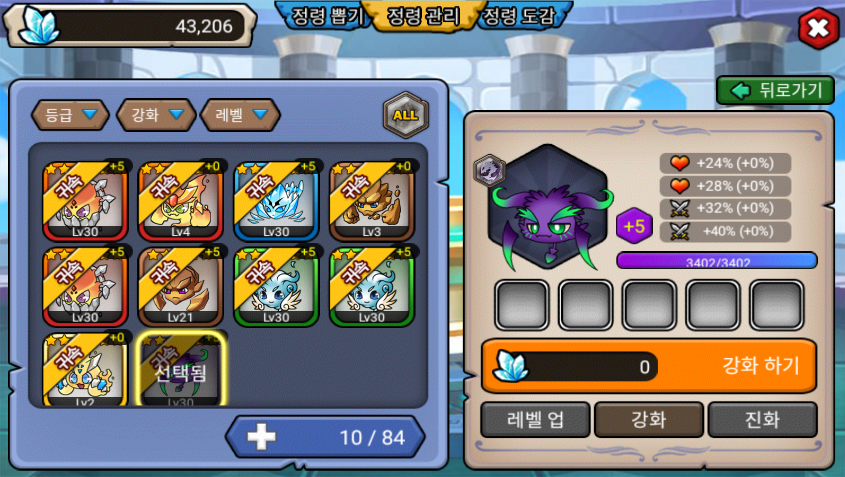The height and width of the screenshot is (477, 845).
Task: Expand the 강화 filter dropdown
Action: tap(155, 115)
